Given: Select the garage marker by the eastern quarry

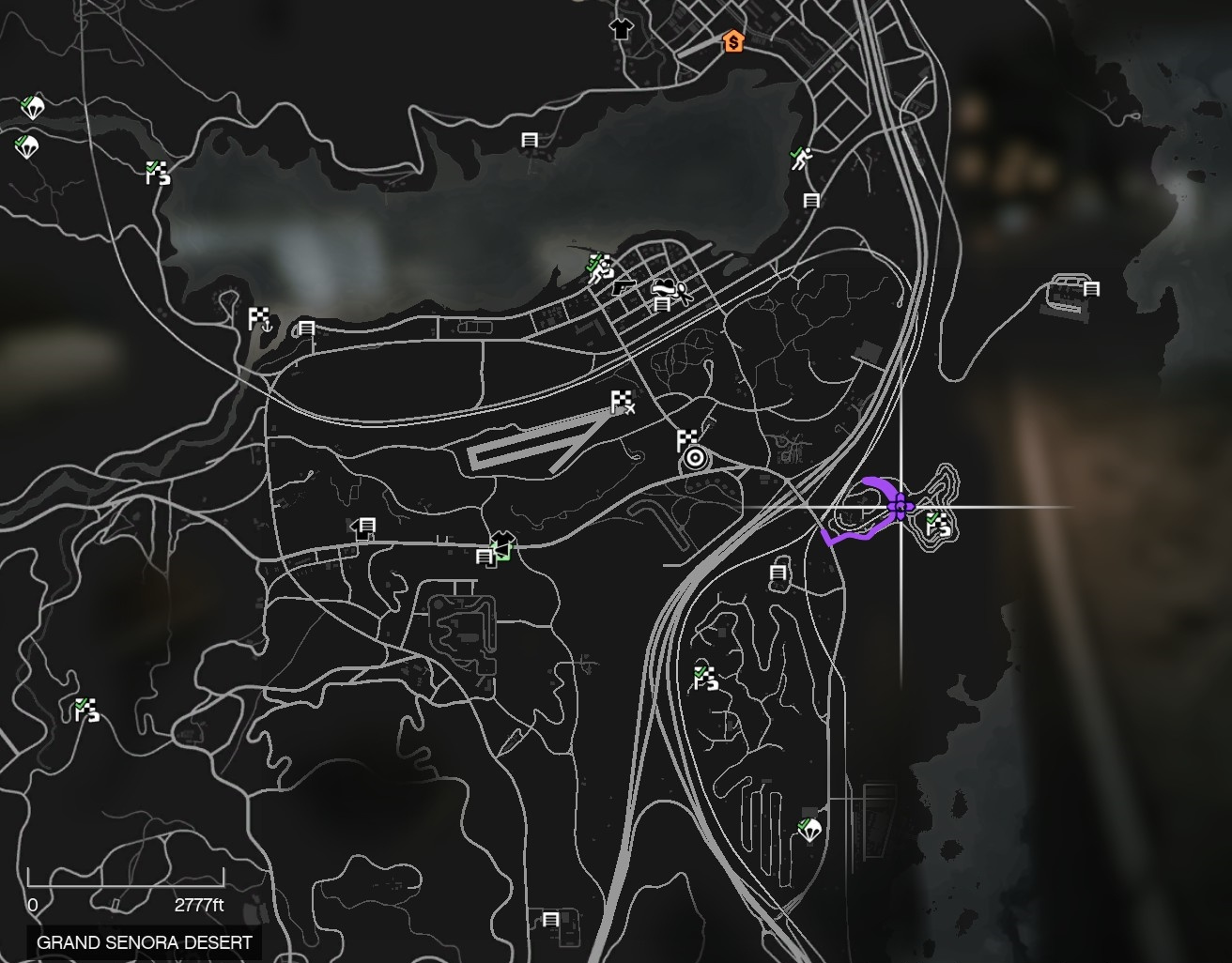Looking at the screenshot, I should (1091, 289).
